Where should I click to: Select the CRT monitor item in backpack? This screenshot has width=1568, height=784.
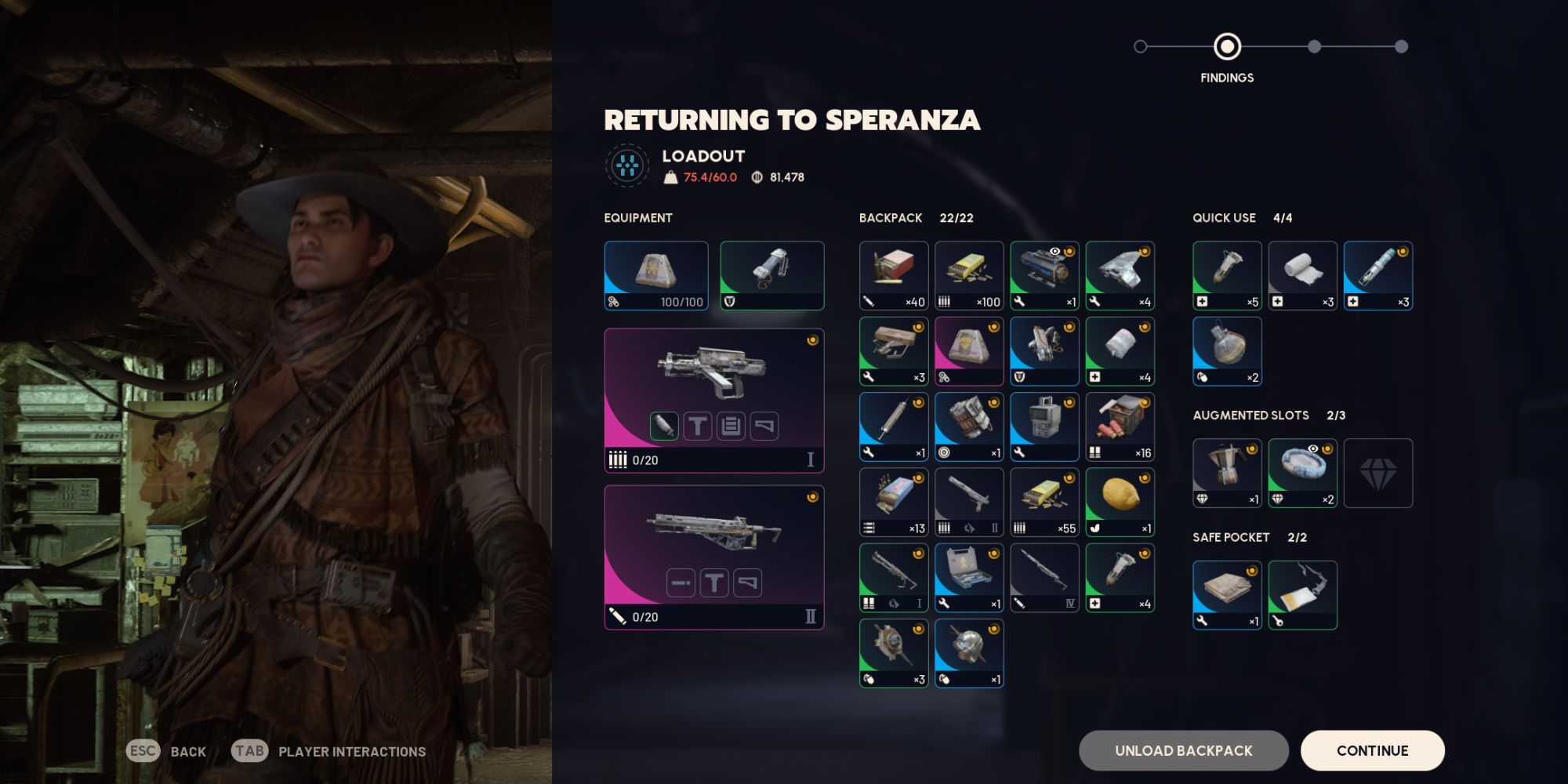click(x=1044, y=426)
